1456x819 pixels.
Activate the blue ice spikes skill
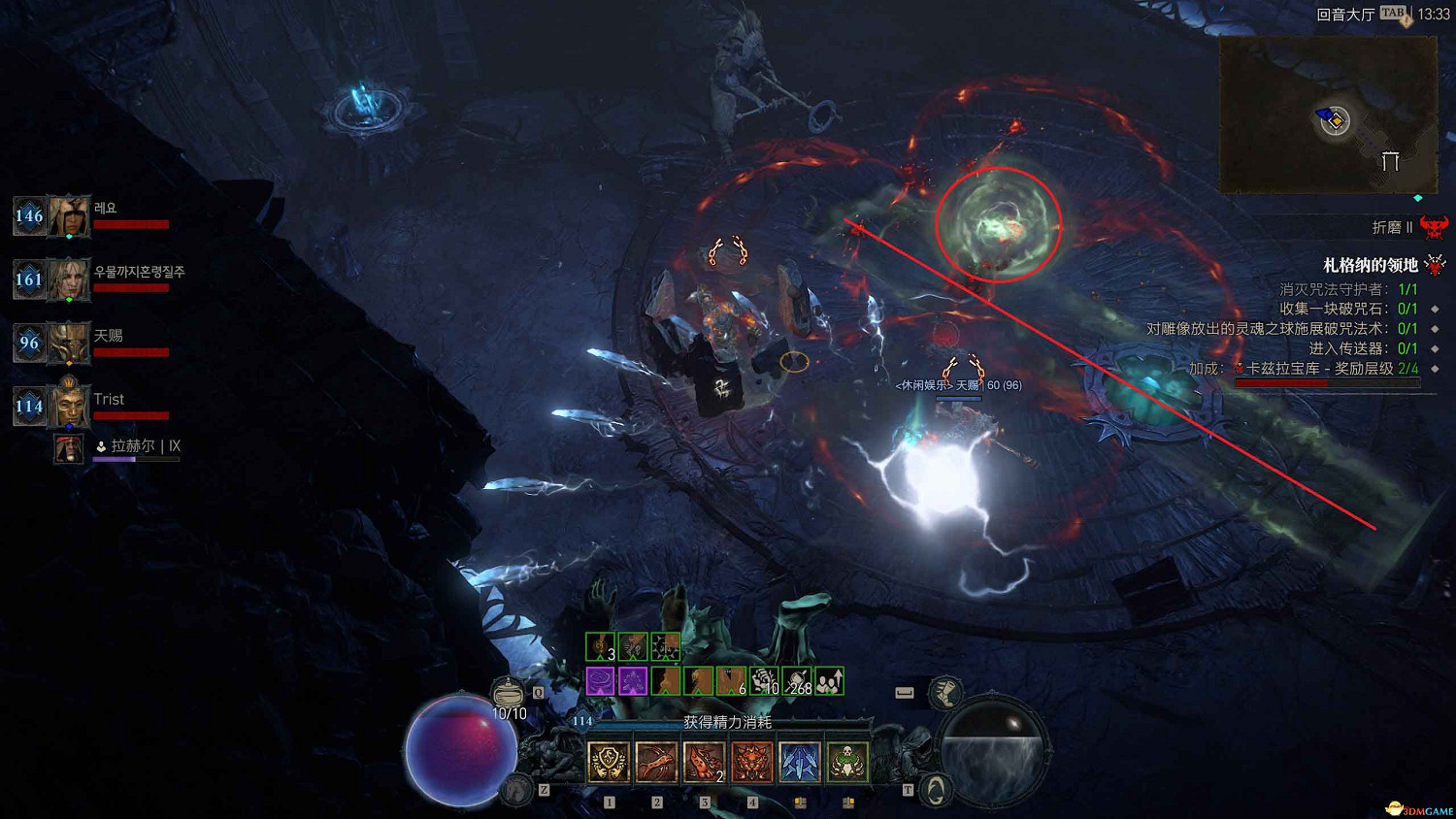799,763
